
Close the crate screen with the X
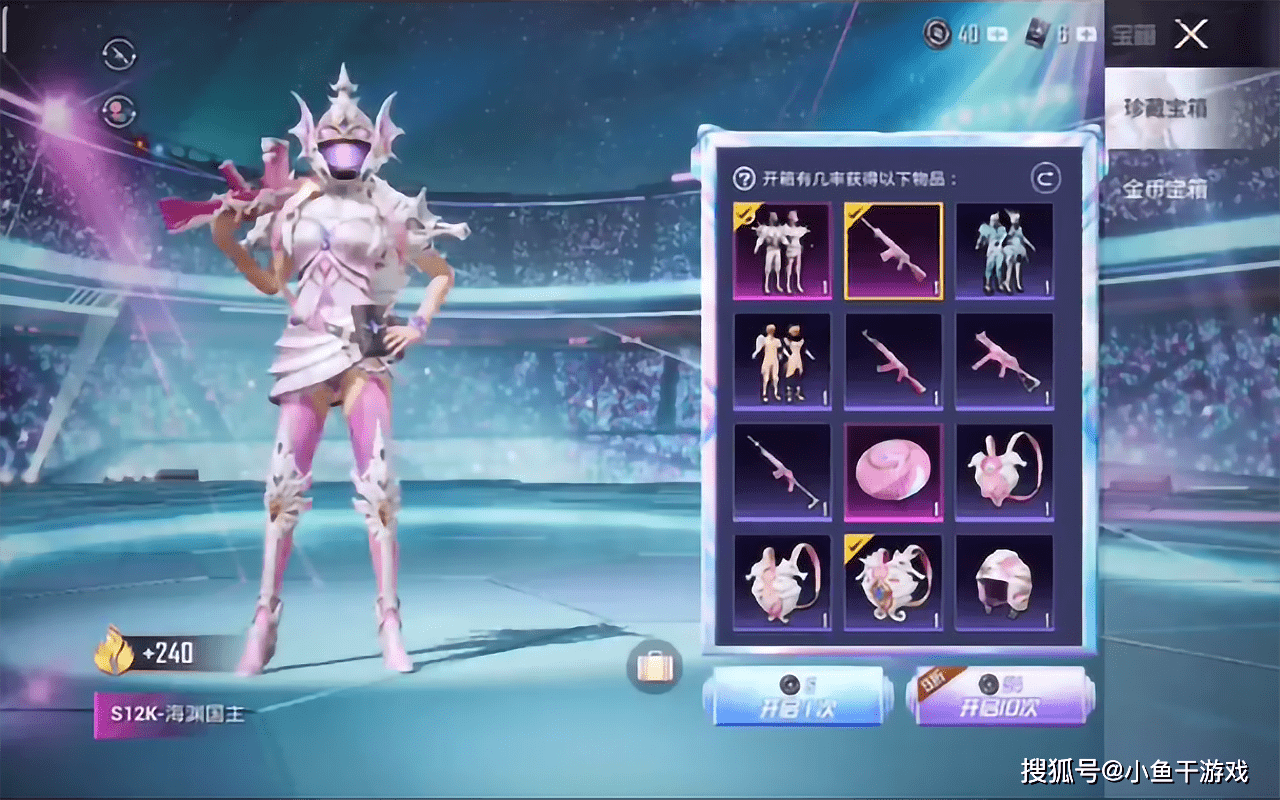pyautogui.click(x=1191, y=35)
